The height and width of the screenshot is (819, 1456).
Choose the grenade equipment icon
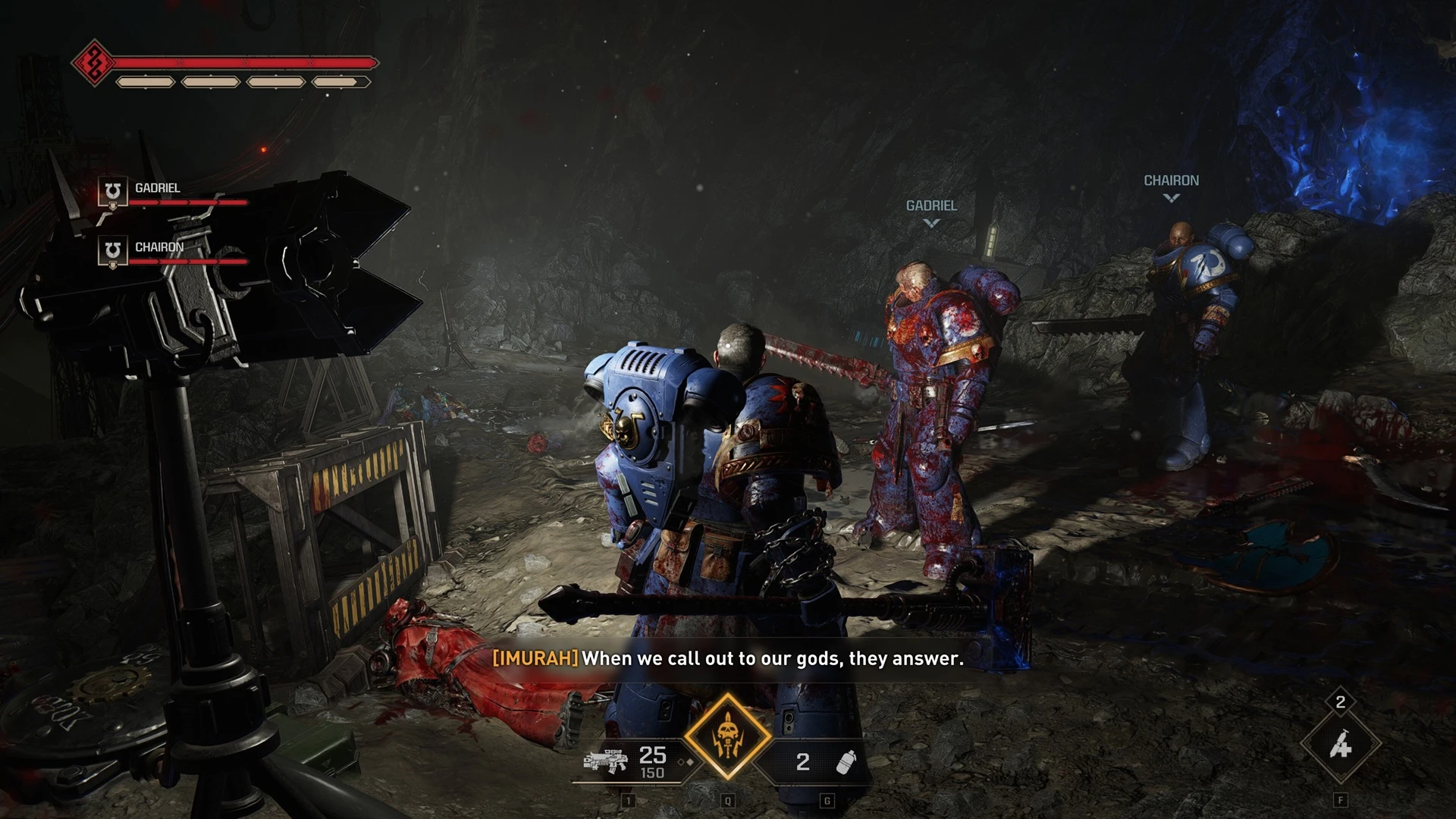click(x=845, y=761)
